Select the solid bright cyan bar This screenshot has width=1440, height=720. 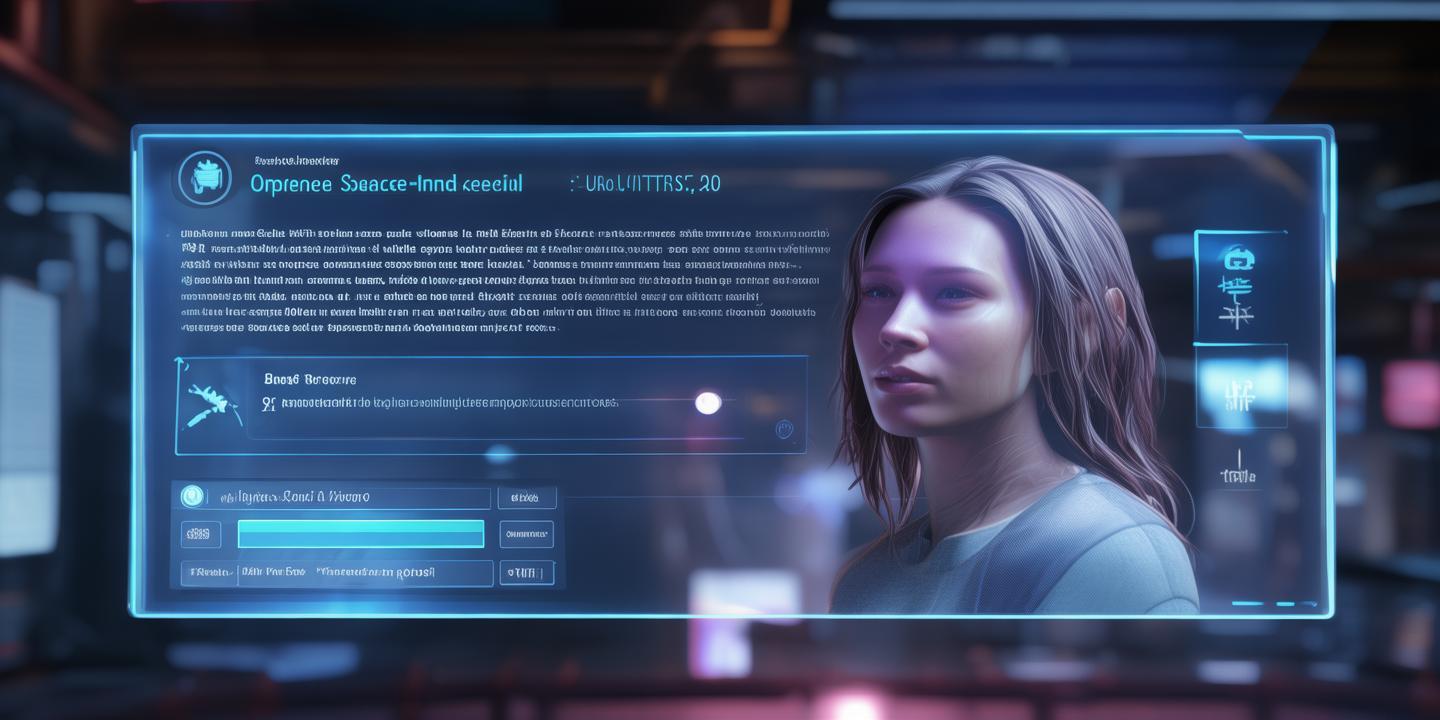tap(360, 534)
